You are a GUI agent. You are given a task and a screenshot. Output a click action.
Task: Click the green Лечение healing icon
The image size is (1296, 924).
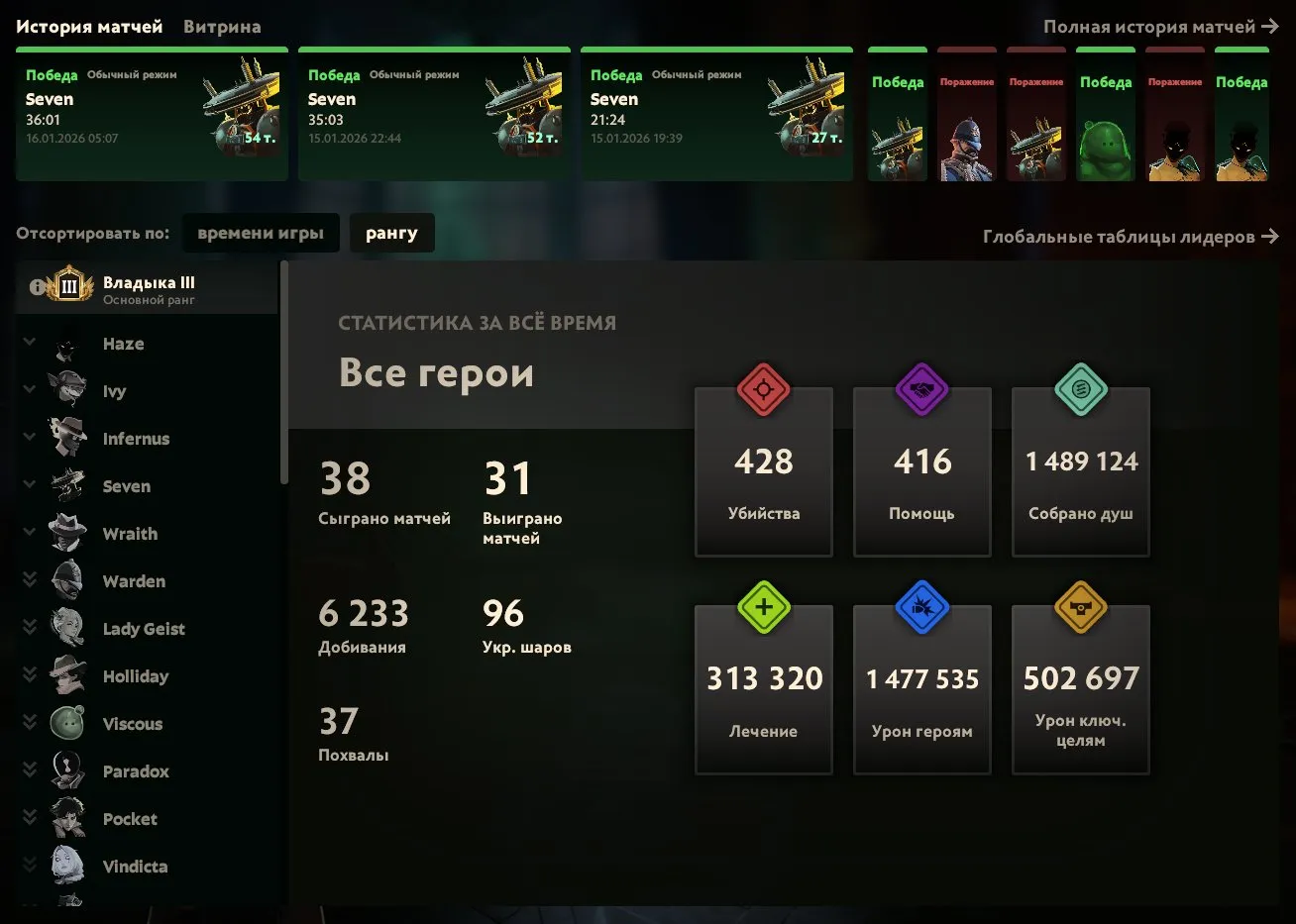coord(763,608)
